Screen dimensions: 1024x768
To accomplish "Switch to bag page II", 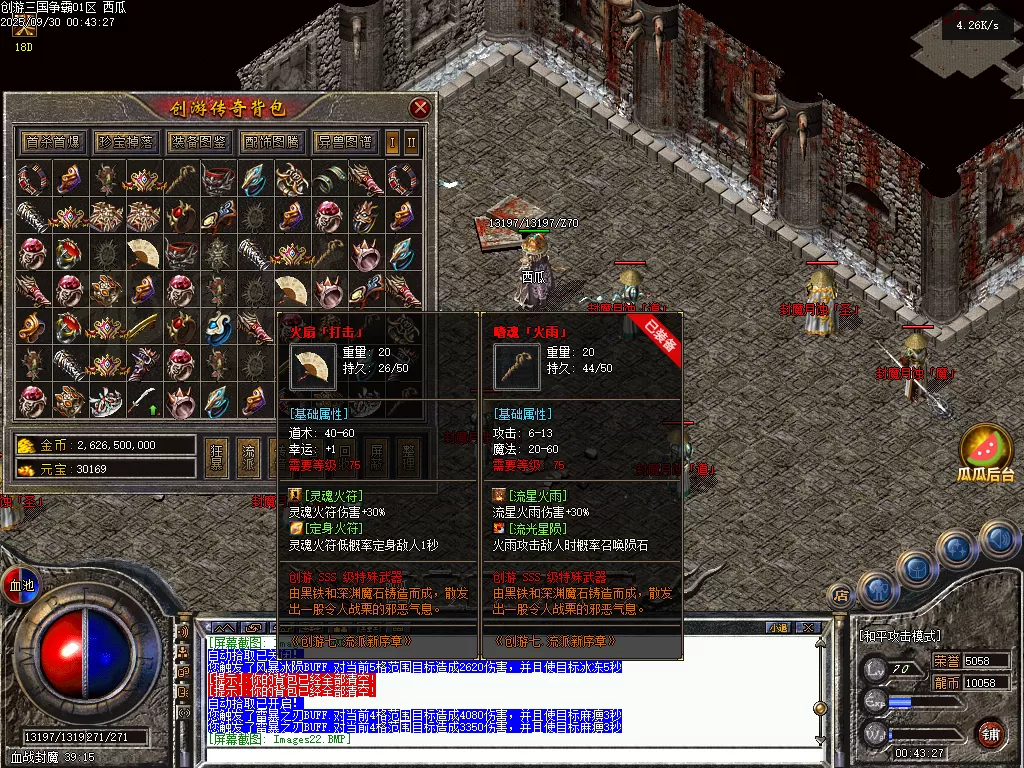I will [411, 141].
